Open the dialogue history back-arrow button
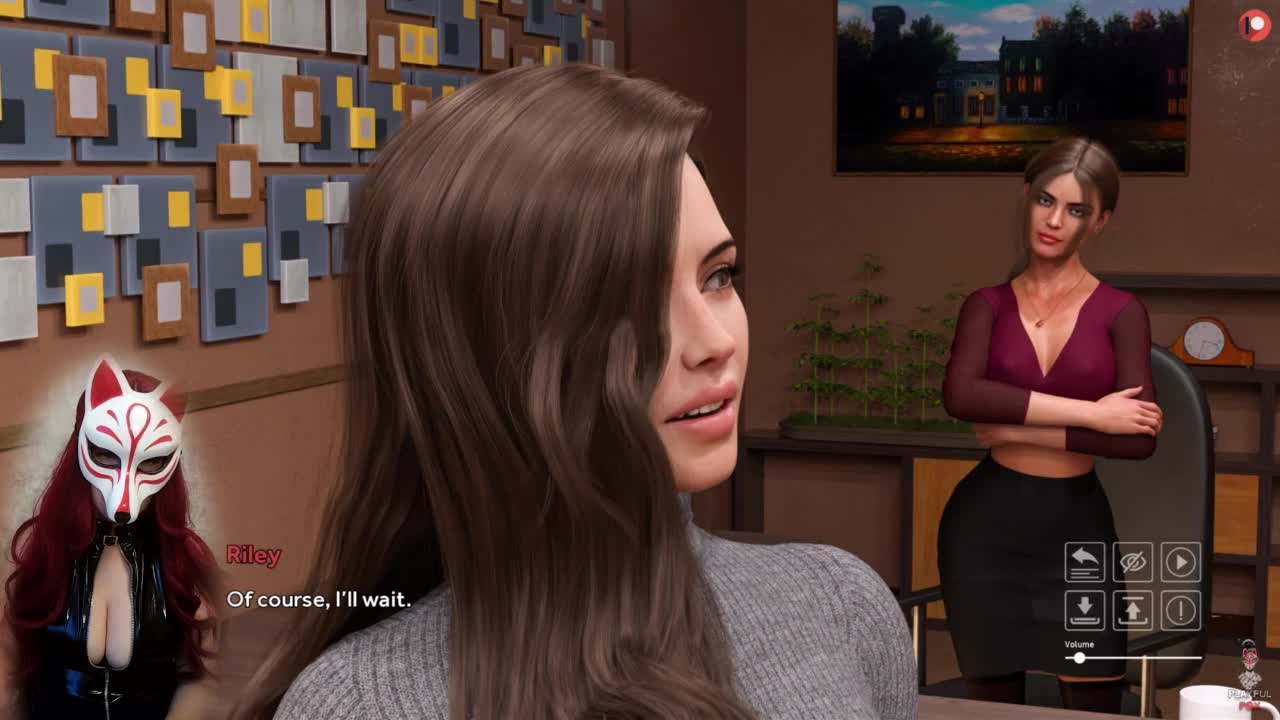Image resolution: width=1280 pixels, height=720 pixels. tap(1085, 562)
